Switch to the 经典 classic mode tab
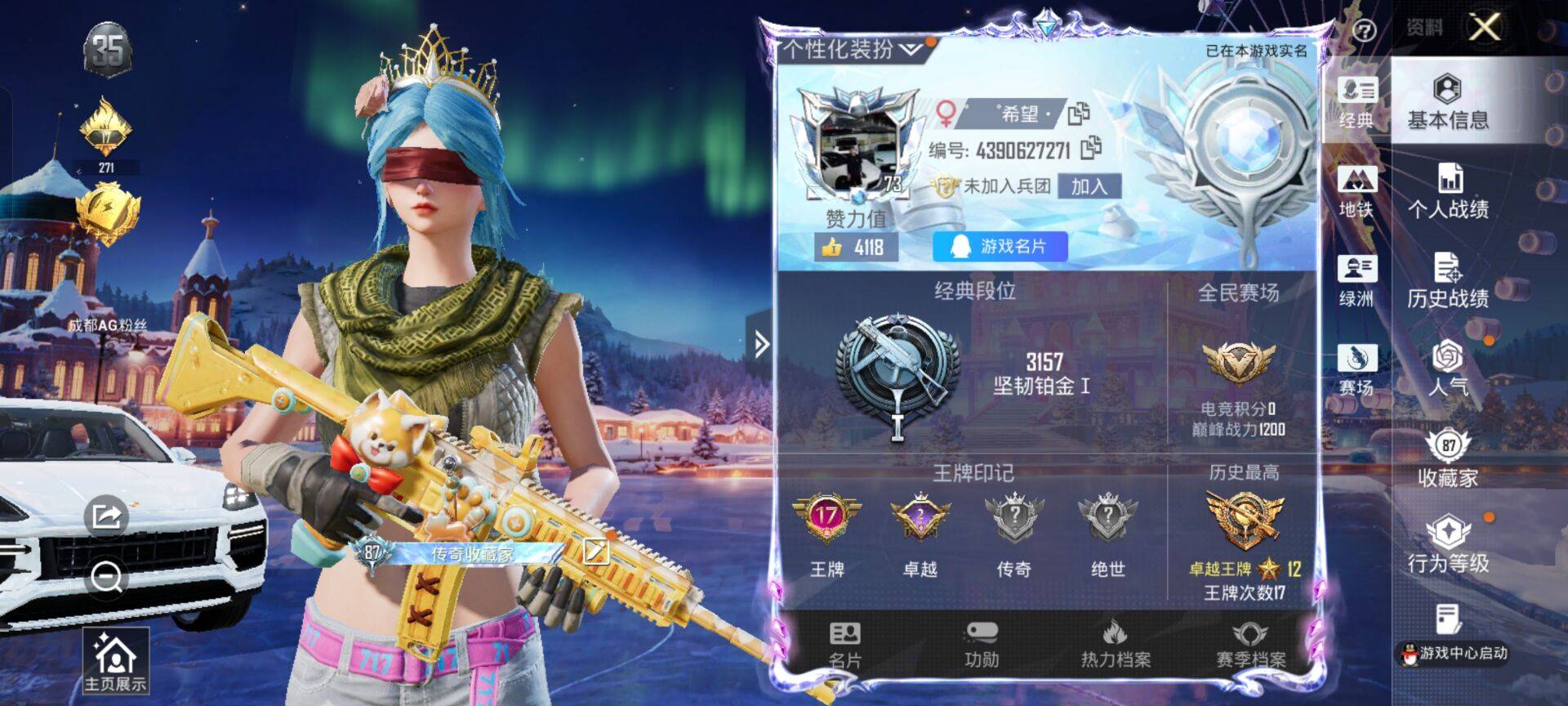 (1356, 103)
